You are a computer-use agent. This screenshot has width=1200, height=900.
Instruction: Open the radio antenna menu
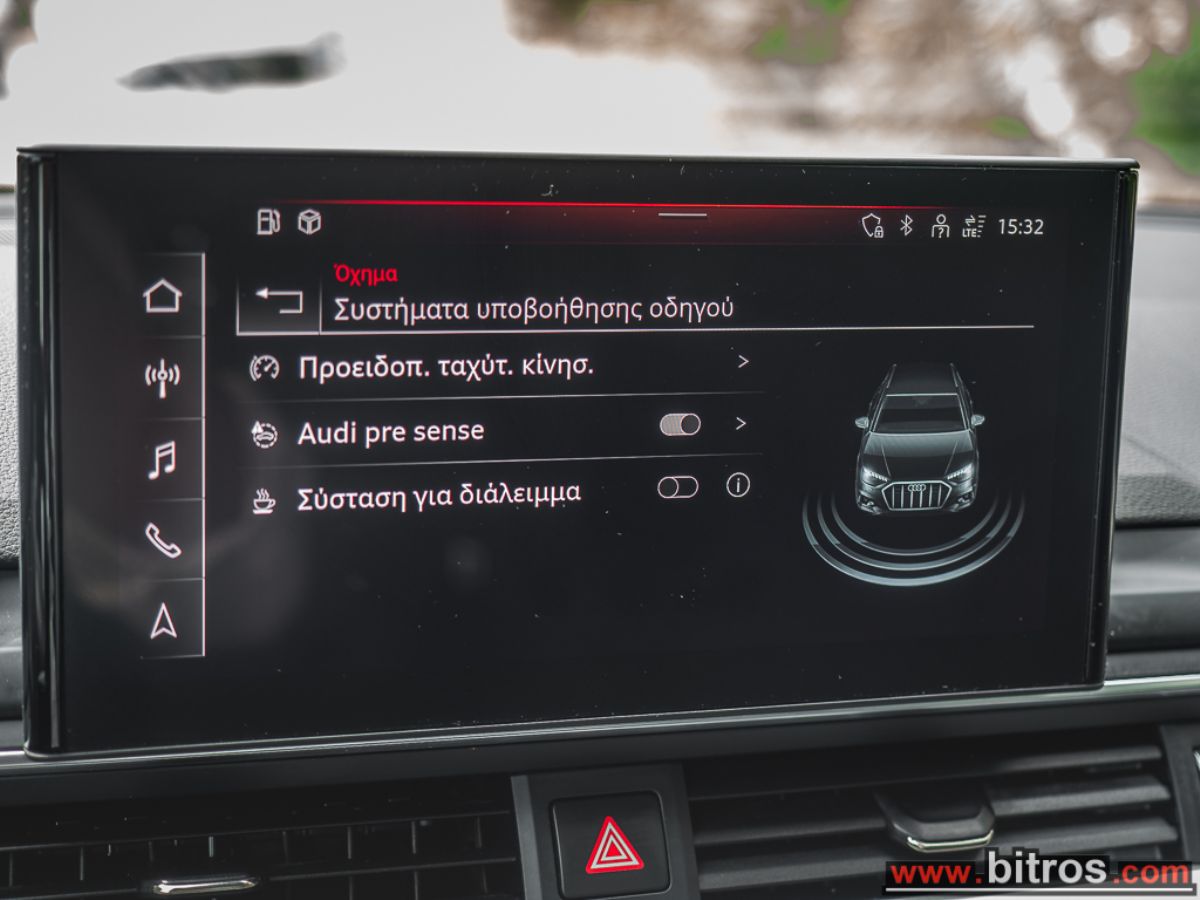[162, 378]
